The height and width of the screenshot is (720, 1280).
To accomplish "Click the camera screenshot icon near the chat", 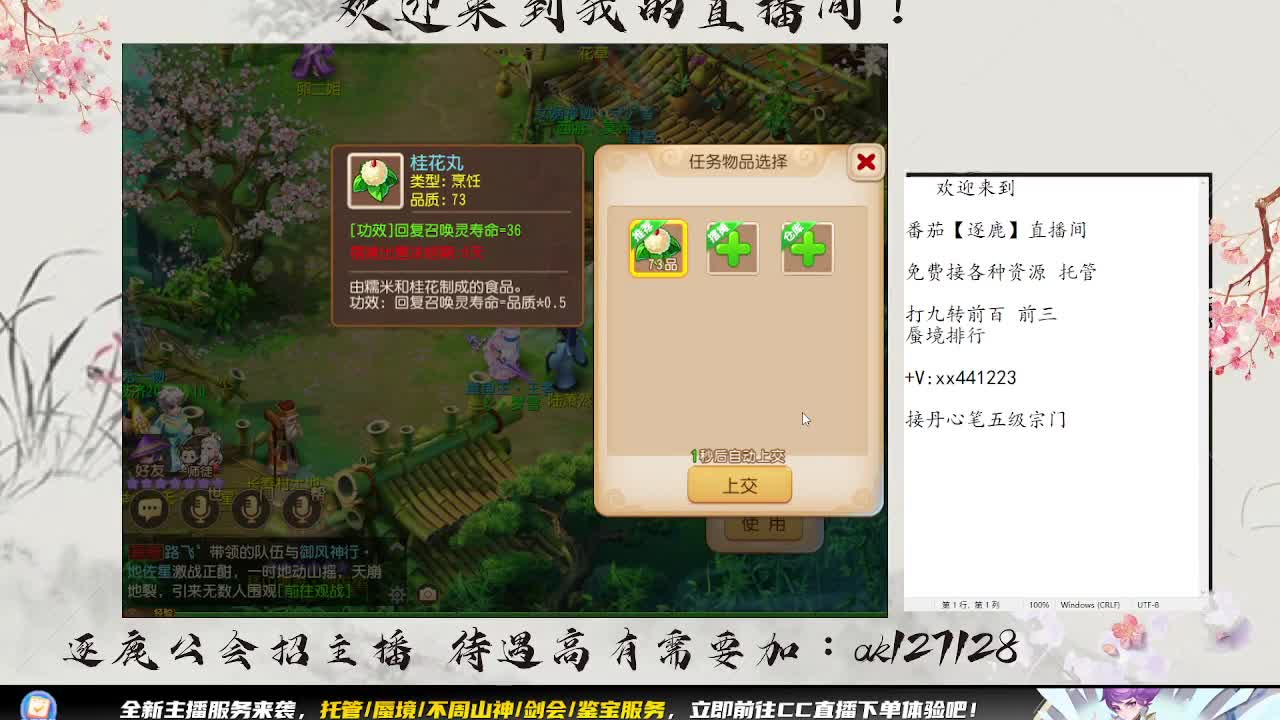I will 426,592.
